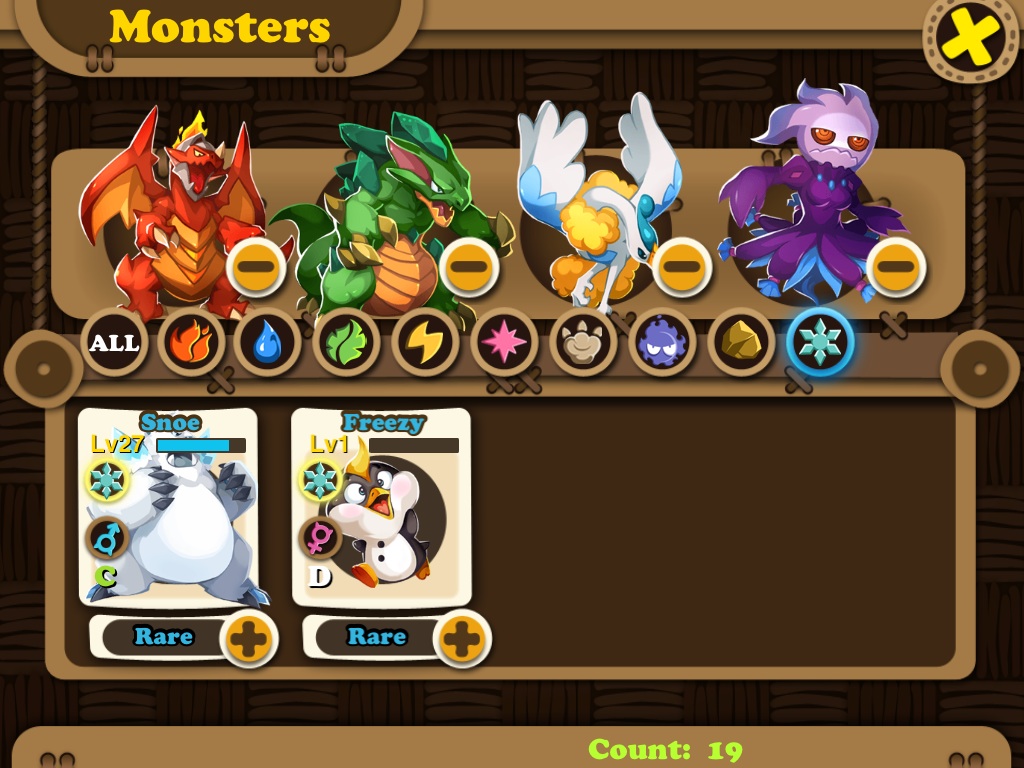Remove the red fire dragon from team
The width and height of the screenshot is (1024, 768).
click(256, 267)
